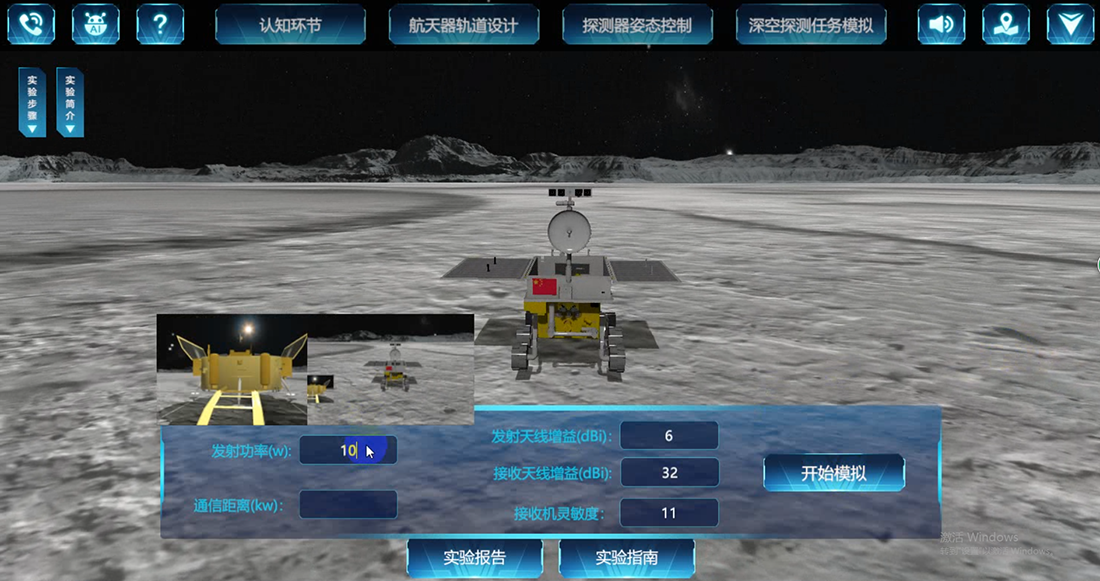Viewport: 1100px width, 581px height.
Task: Edit the 接收天线增益 value field
Action: pos(669,472)
